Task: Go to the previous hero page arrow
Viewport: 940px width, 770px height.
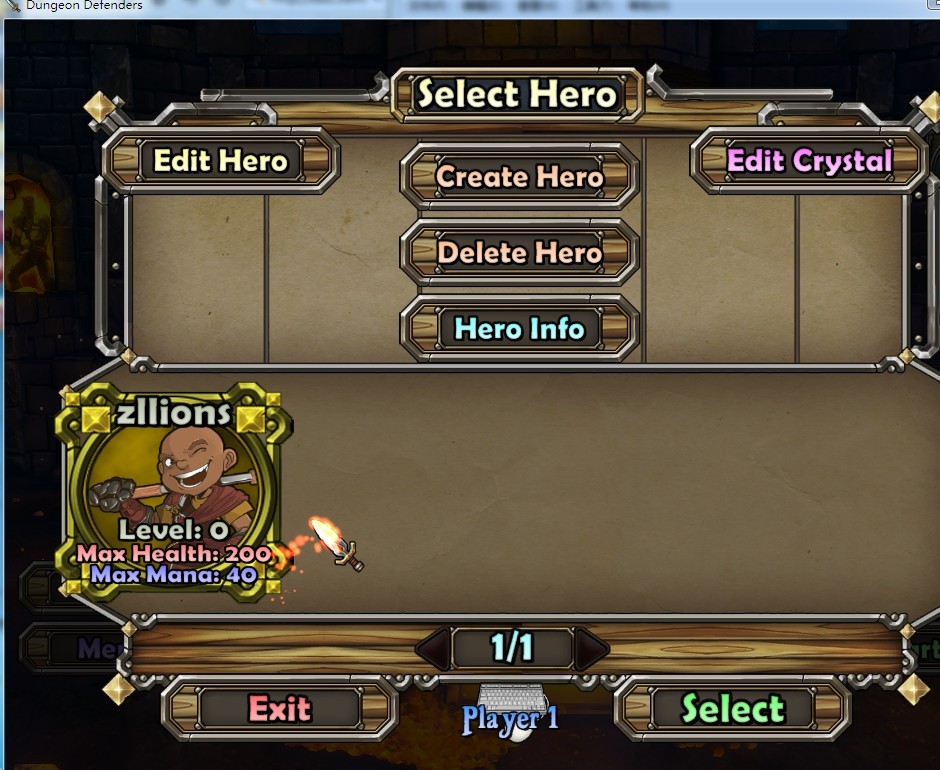Action: point(432,650)
